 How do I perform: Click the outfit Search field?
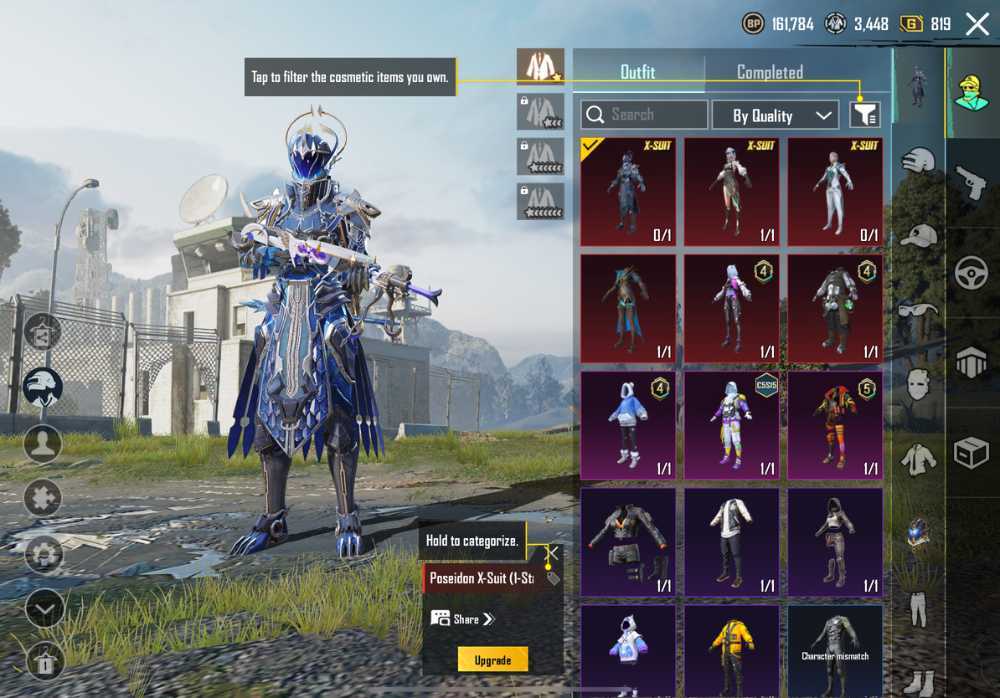(644, 115)
